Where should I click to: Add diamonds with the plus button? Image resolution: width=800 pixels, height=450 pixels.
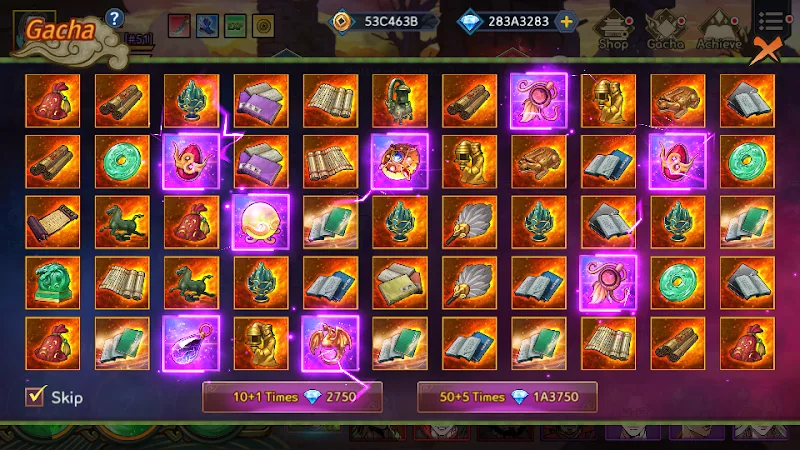click(x=567, y=21)
